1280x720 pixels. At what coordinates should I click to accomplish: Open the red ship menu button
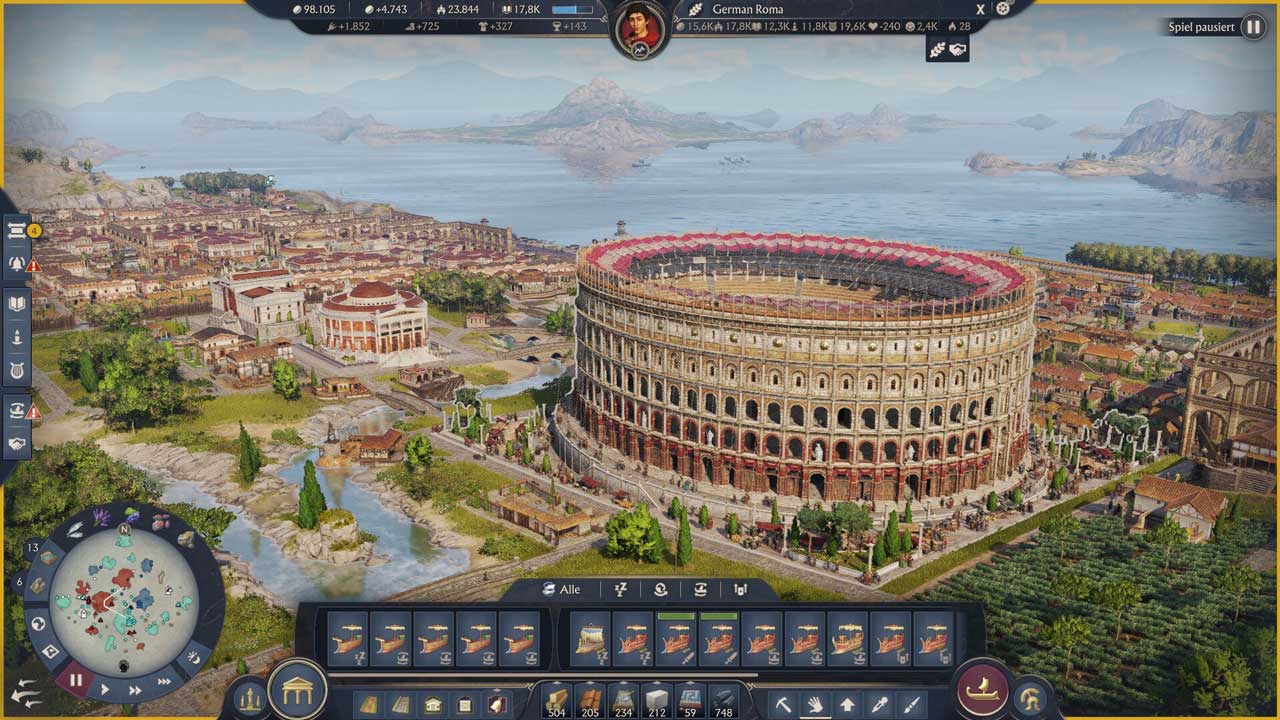(x=982, y=689)
